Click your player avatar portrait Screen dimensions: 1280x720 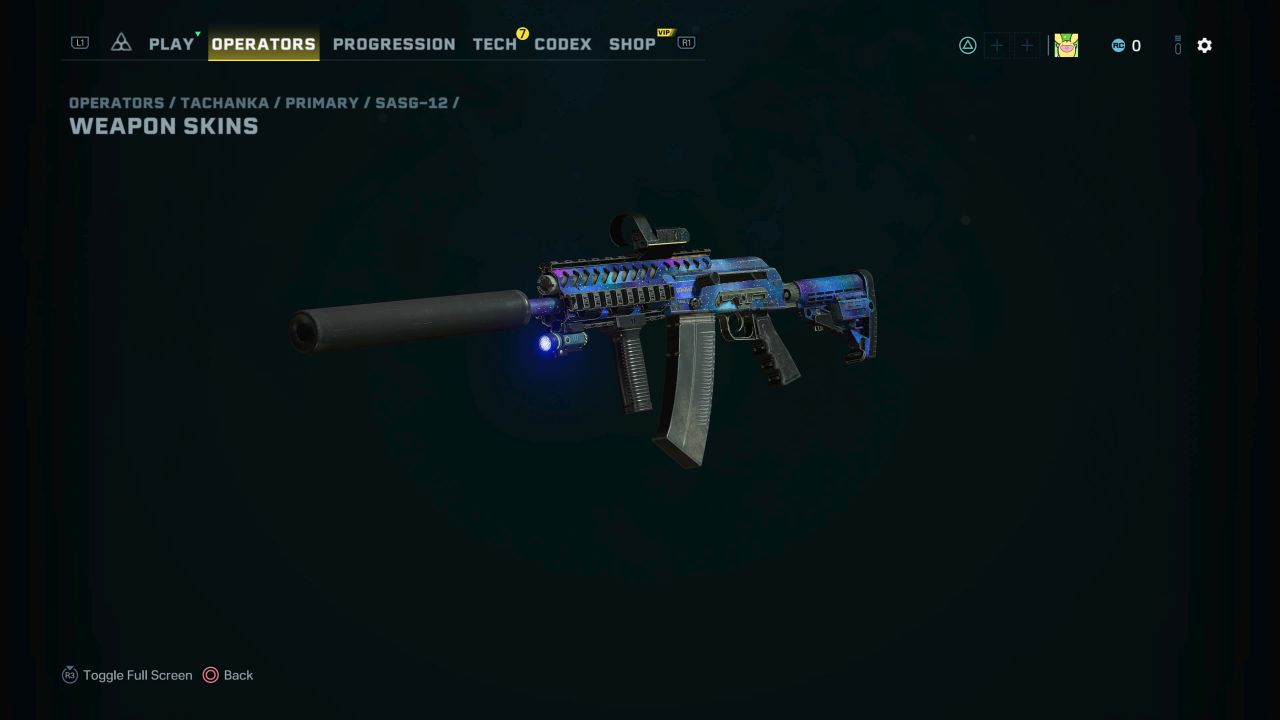(1066, 45)
